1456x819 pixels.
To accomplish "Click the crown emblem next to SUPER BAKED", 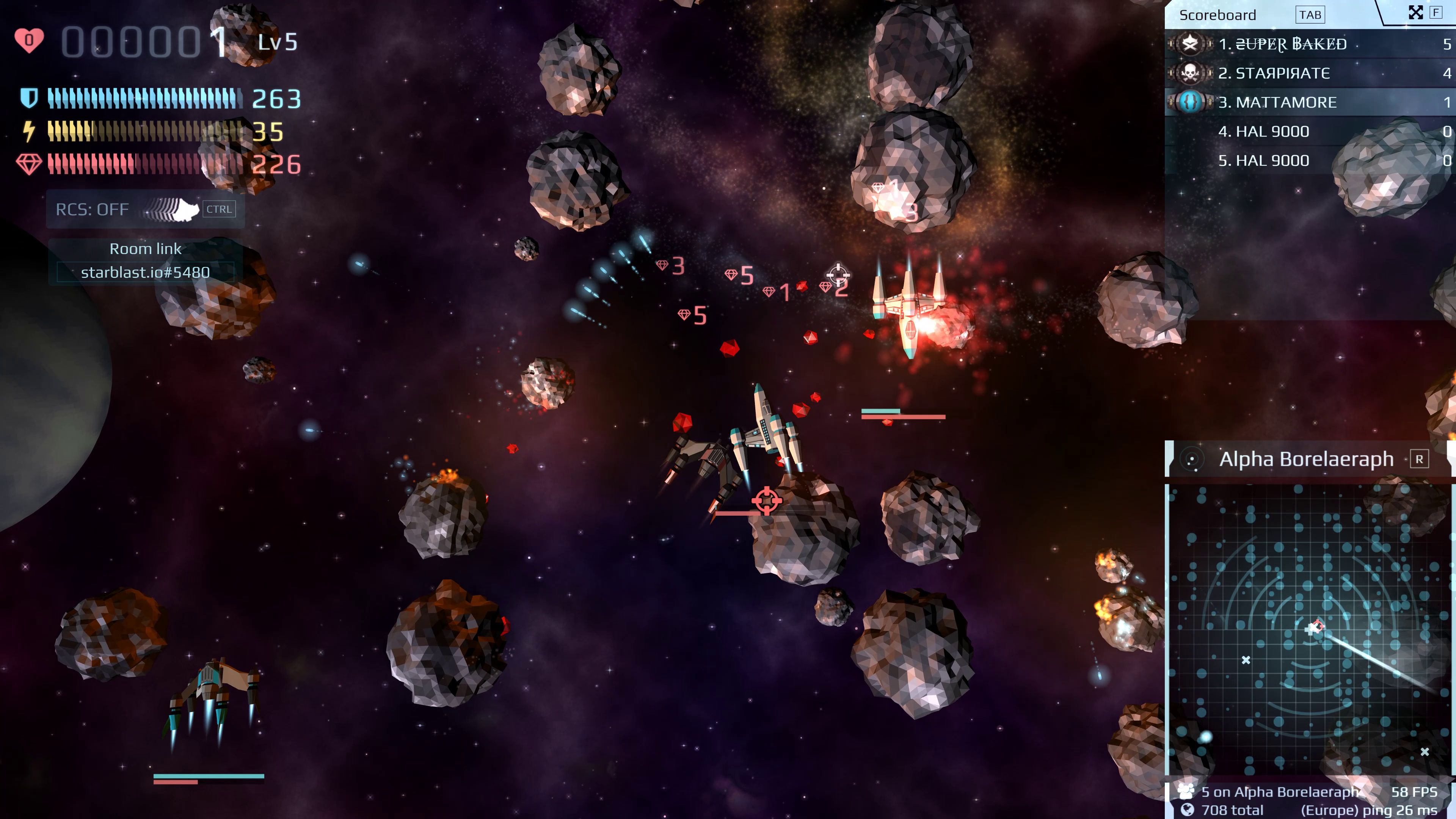I will pyautogui.click(x=1190, y=44).
